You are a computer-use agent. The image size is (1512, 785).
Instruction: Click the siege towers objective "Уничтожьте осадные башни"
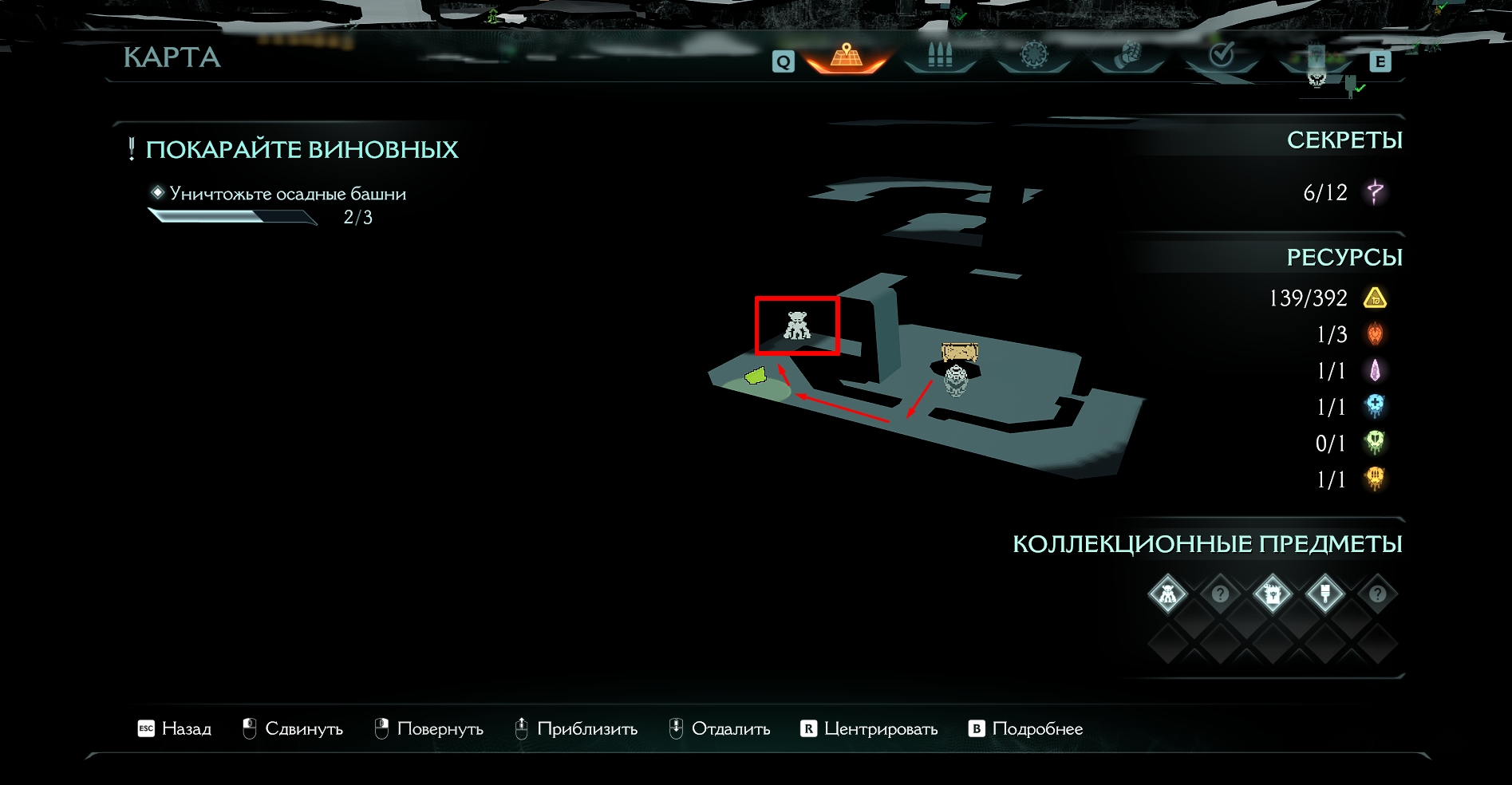[287, 194]
